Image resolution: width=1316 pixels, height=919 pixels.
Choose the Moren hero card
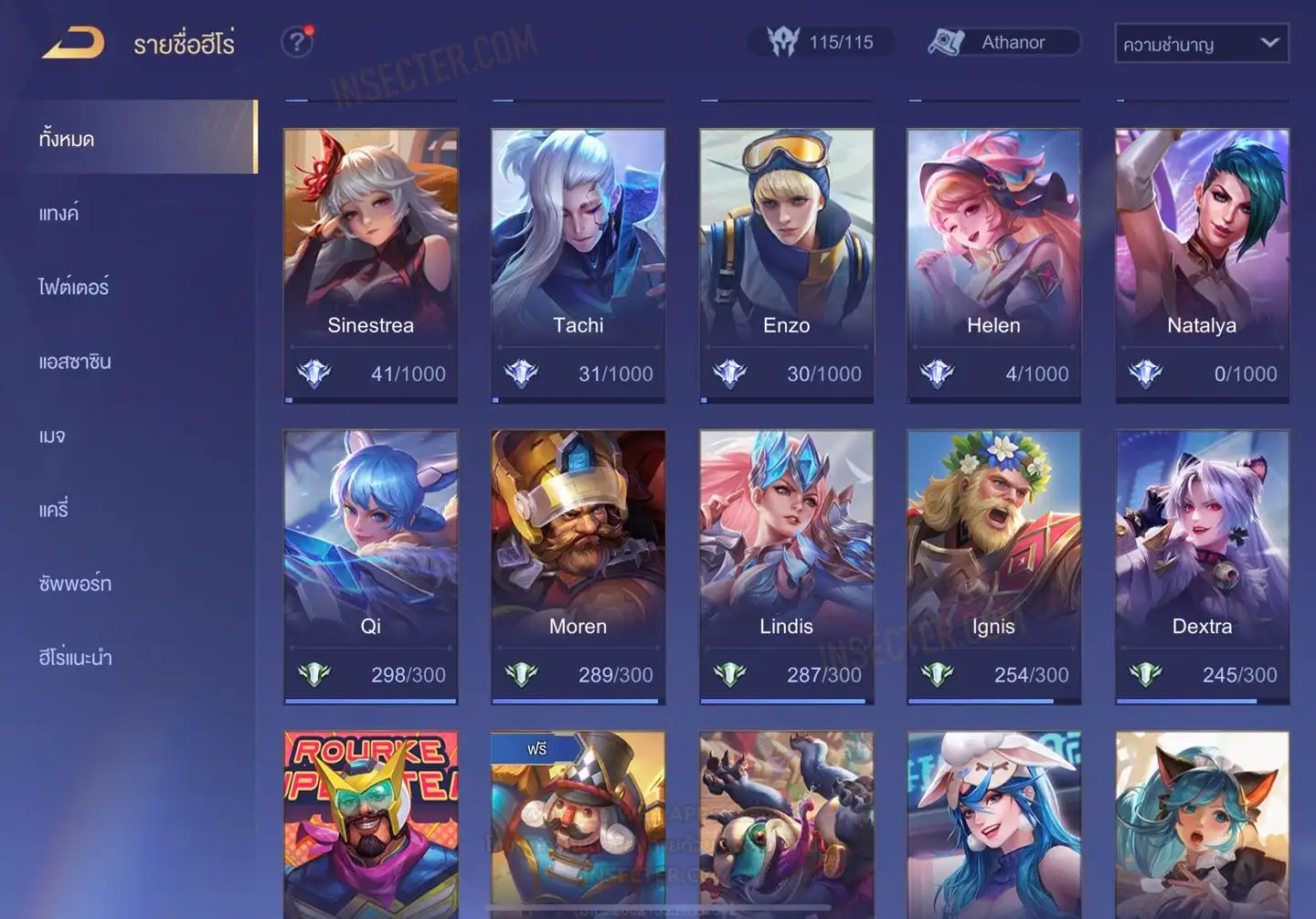(x=578, y=566)
